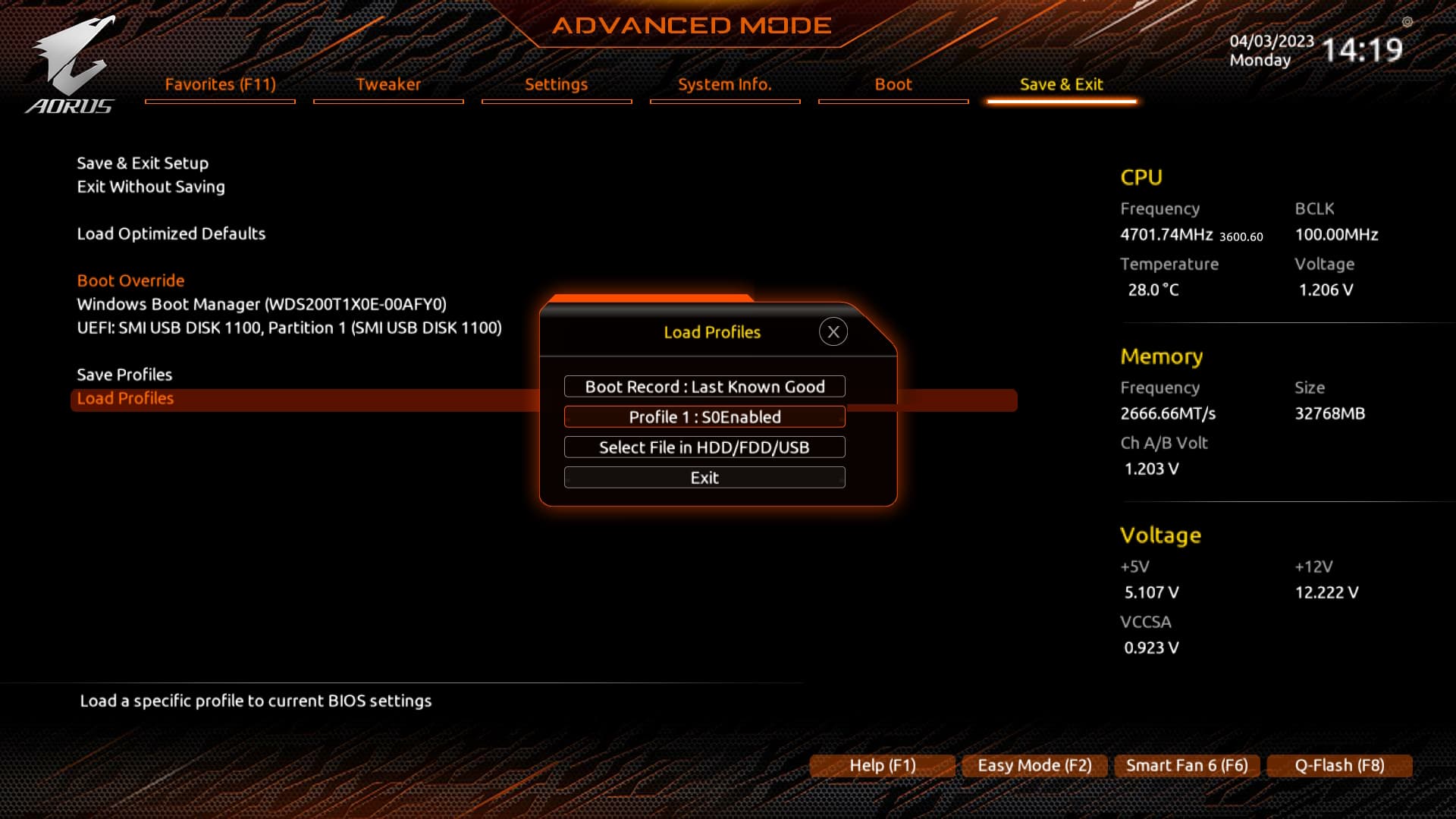Switch to Easy Mode (F2)
Image resolution: width=1456 pixels, height=819 pixels.
pos(1034,765)
